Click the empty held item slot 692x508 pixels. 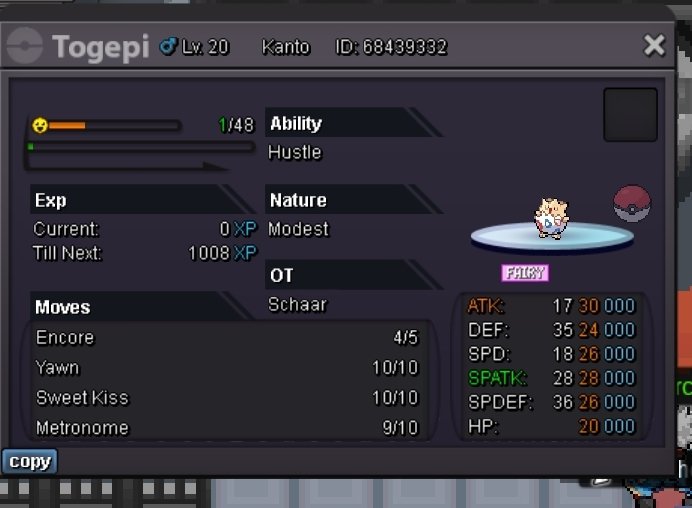pos(630,115)
